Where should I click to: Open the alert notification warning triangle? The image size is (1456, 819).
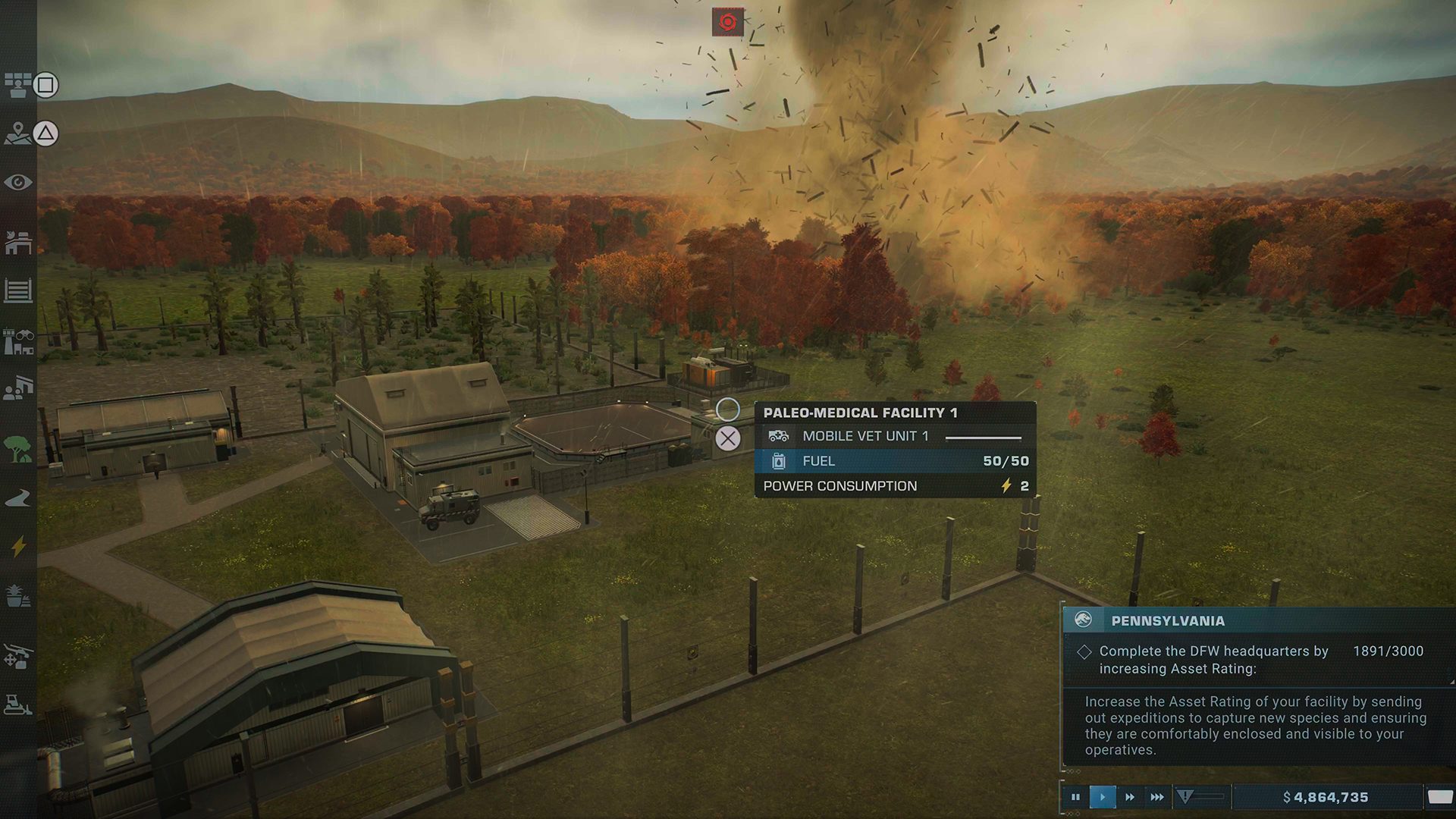1185,796
